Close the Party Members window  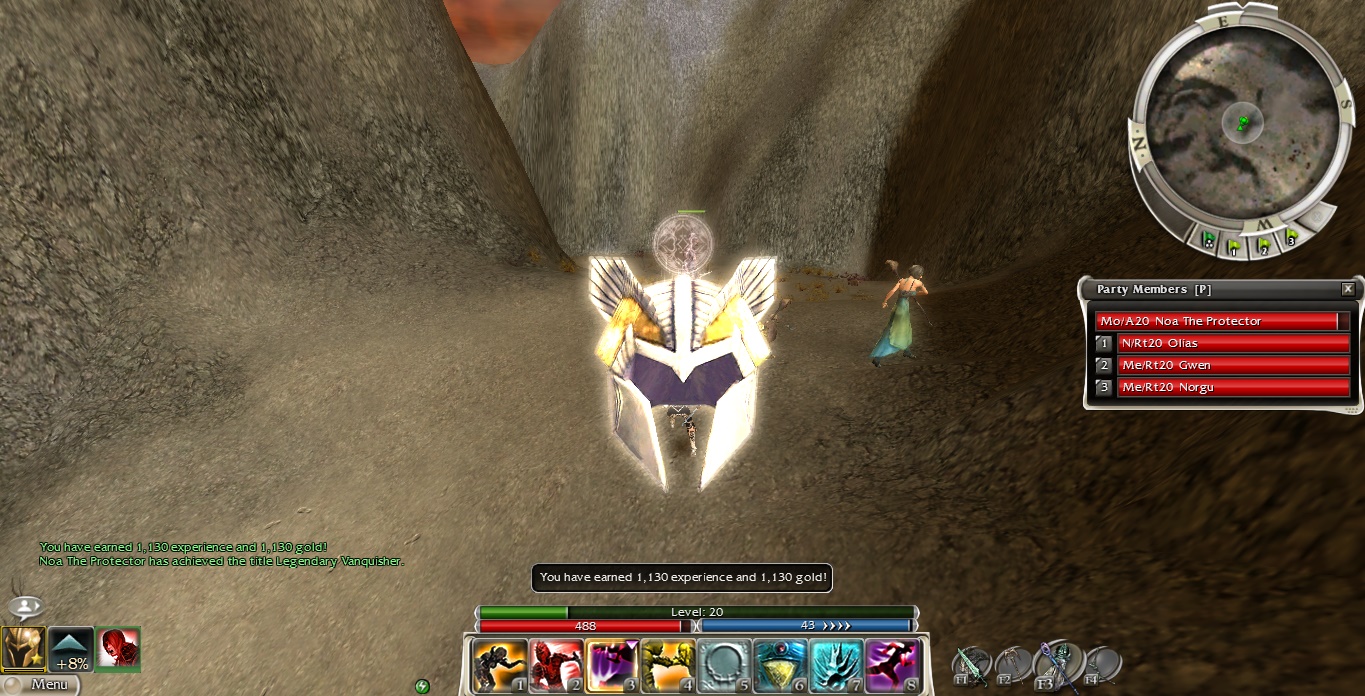[x=1347, y=289]
